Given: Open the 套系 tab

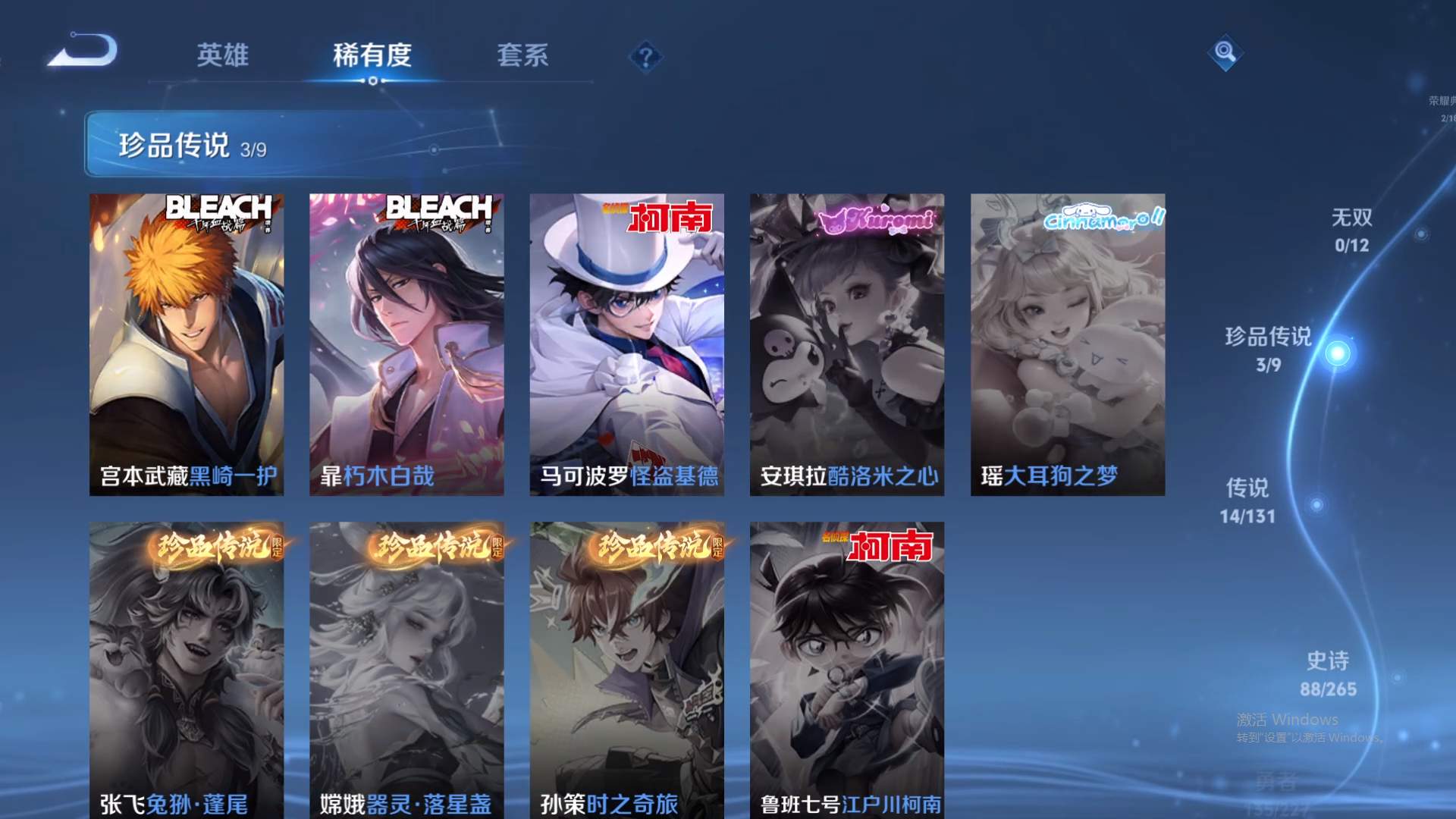Looking at the screenshot, I should tap(525, 55).
